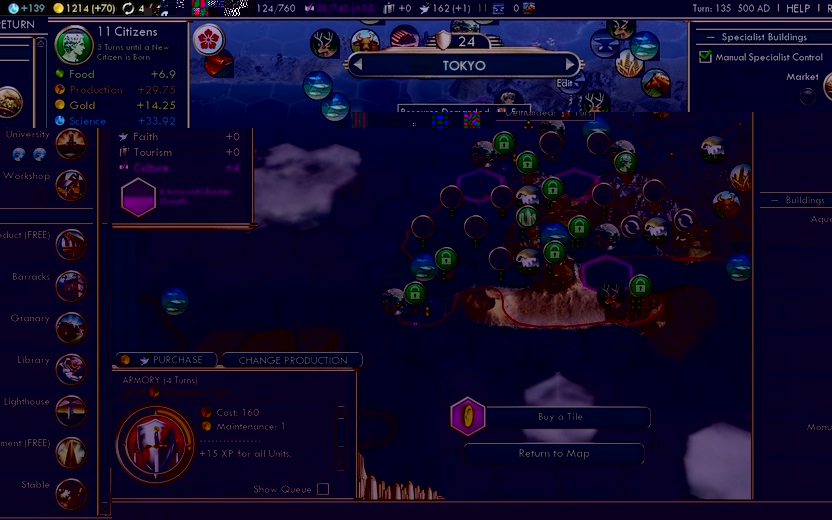Toggle Manual Specialist Control checkbox
Image resolution: width=832 pixels, height=520 pixels.
pyautogui.click(x=706, y=57)
